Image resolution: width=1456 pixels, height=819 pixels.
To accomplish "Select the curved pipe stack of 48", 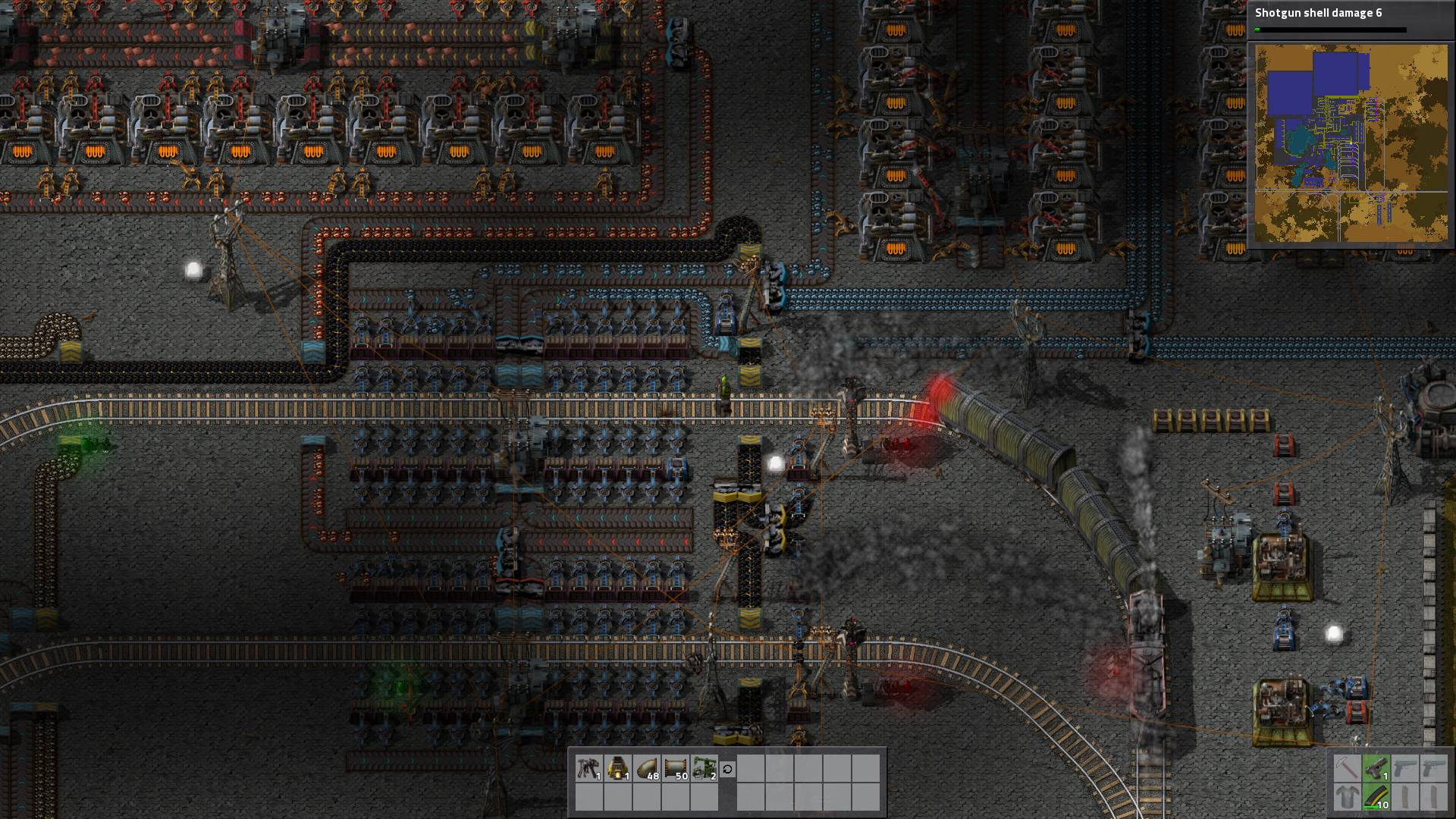I will [647, 768].
